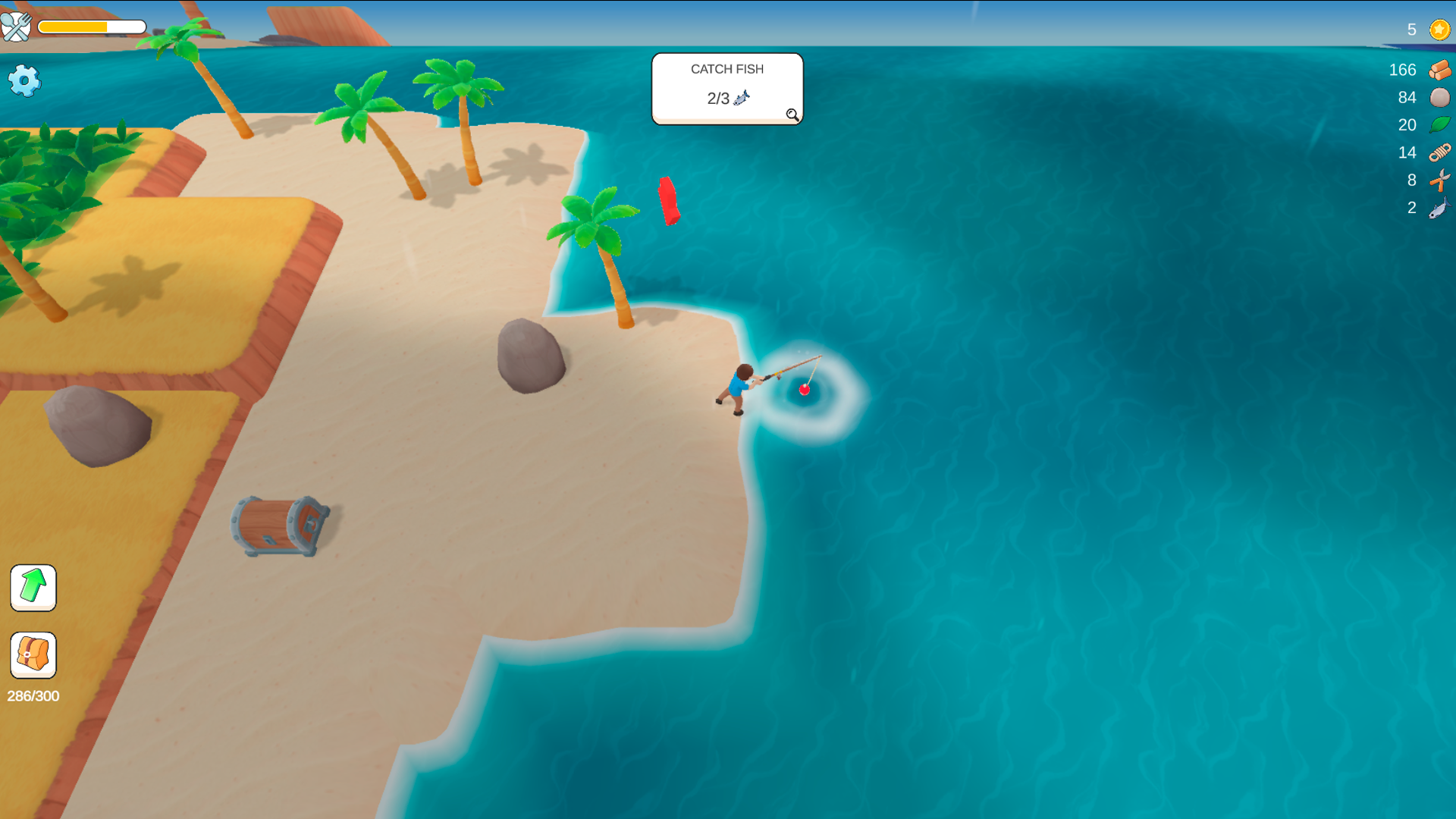Click the red fishing bobber

pos(803,390)
